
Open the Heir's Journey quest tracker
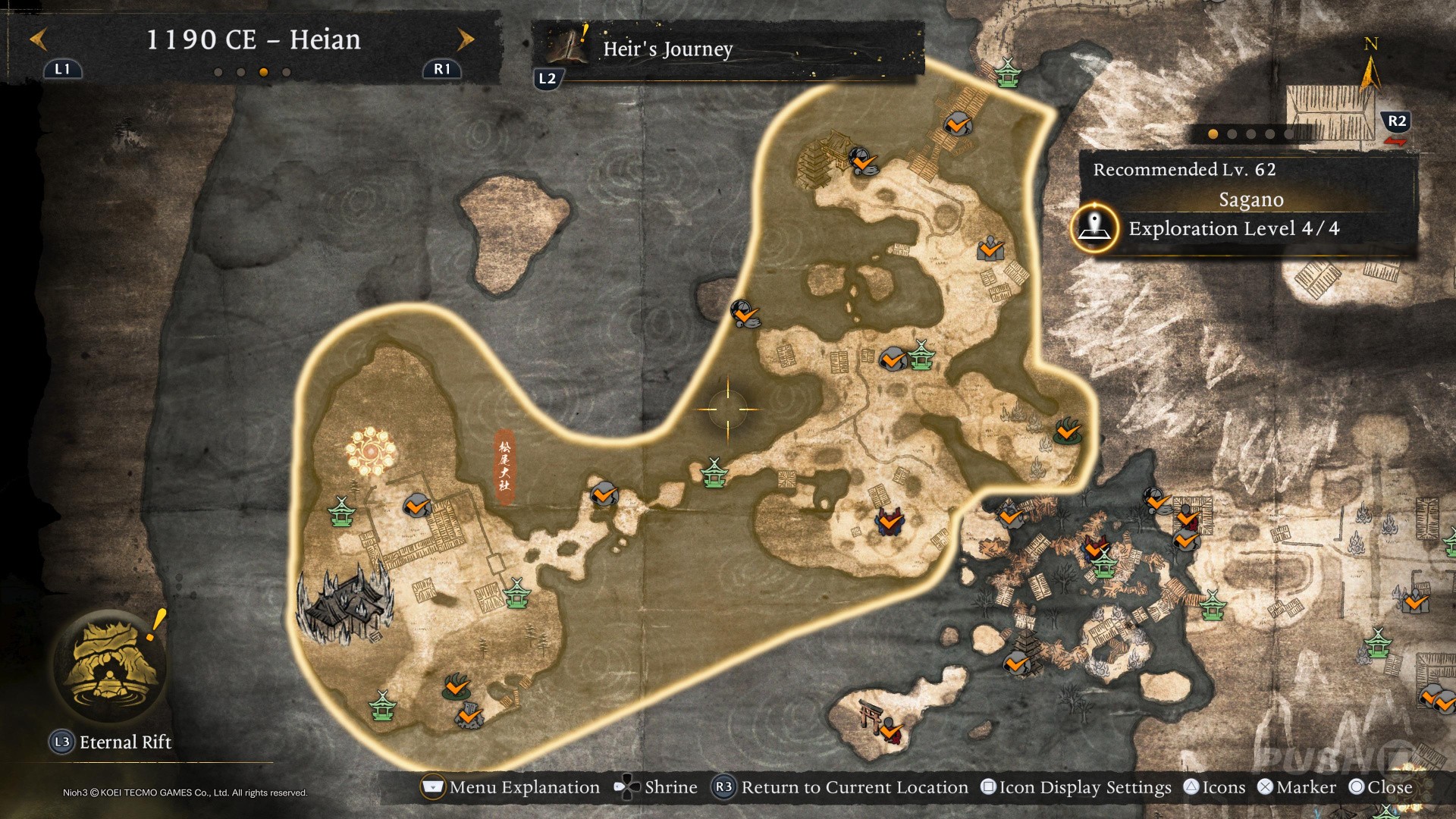[667, 49]
